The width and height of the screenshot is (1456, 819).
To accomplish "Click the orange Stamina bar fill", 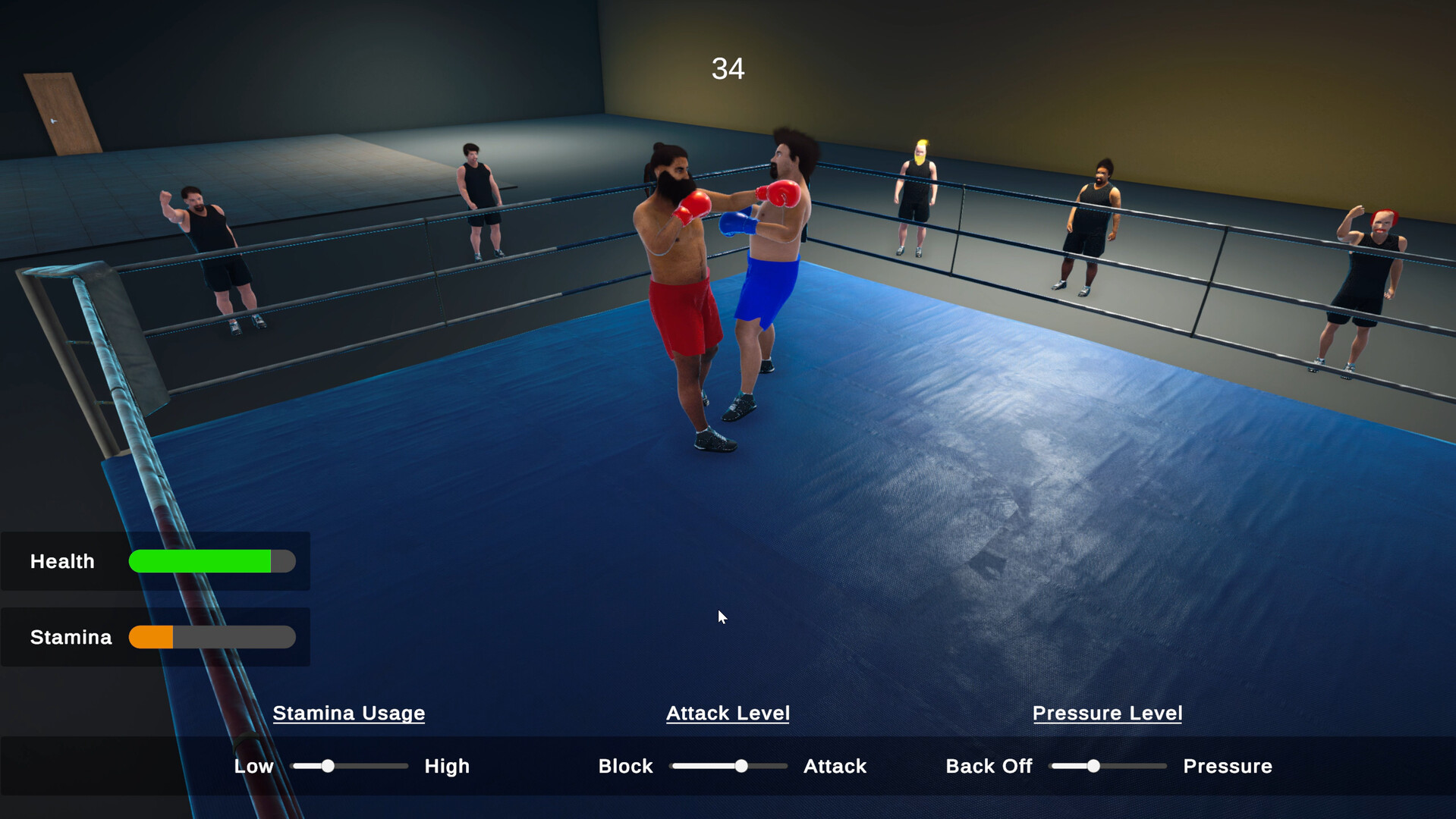I will (x=150, y=637).
